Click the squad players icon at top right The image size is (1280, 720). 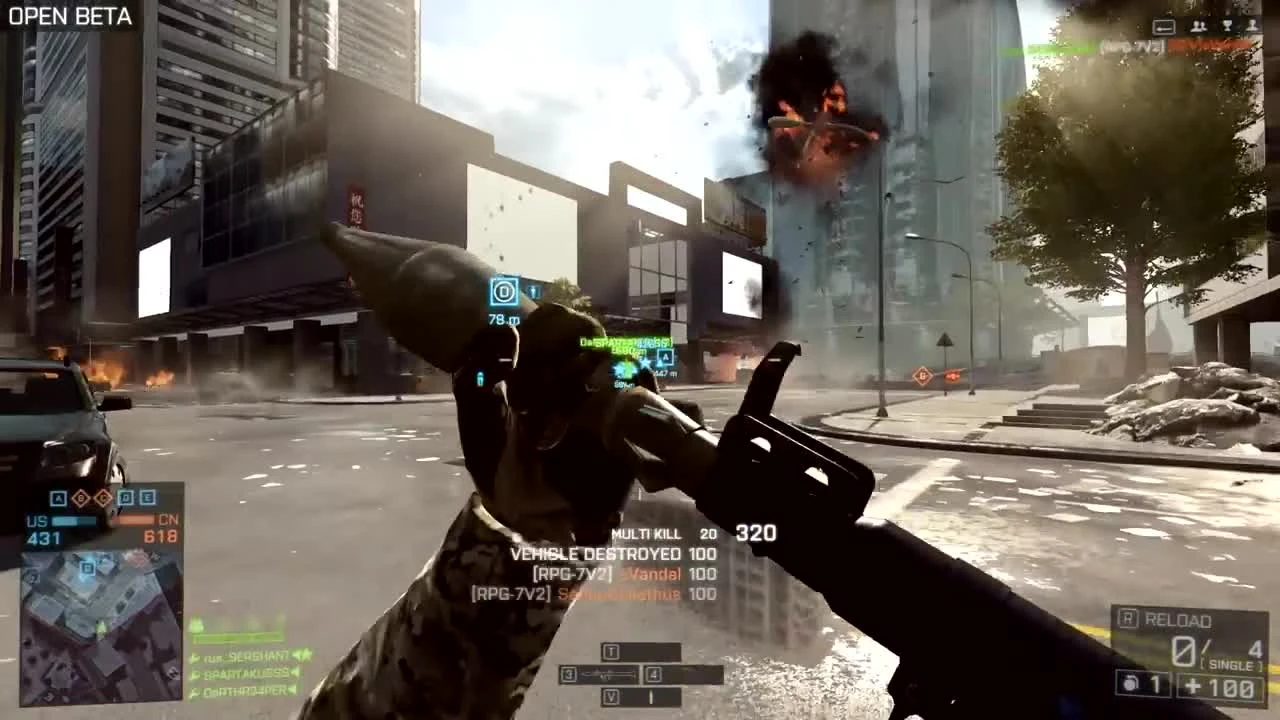click(x=1198, y=27)
